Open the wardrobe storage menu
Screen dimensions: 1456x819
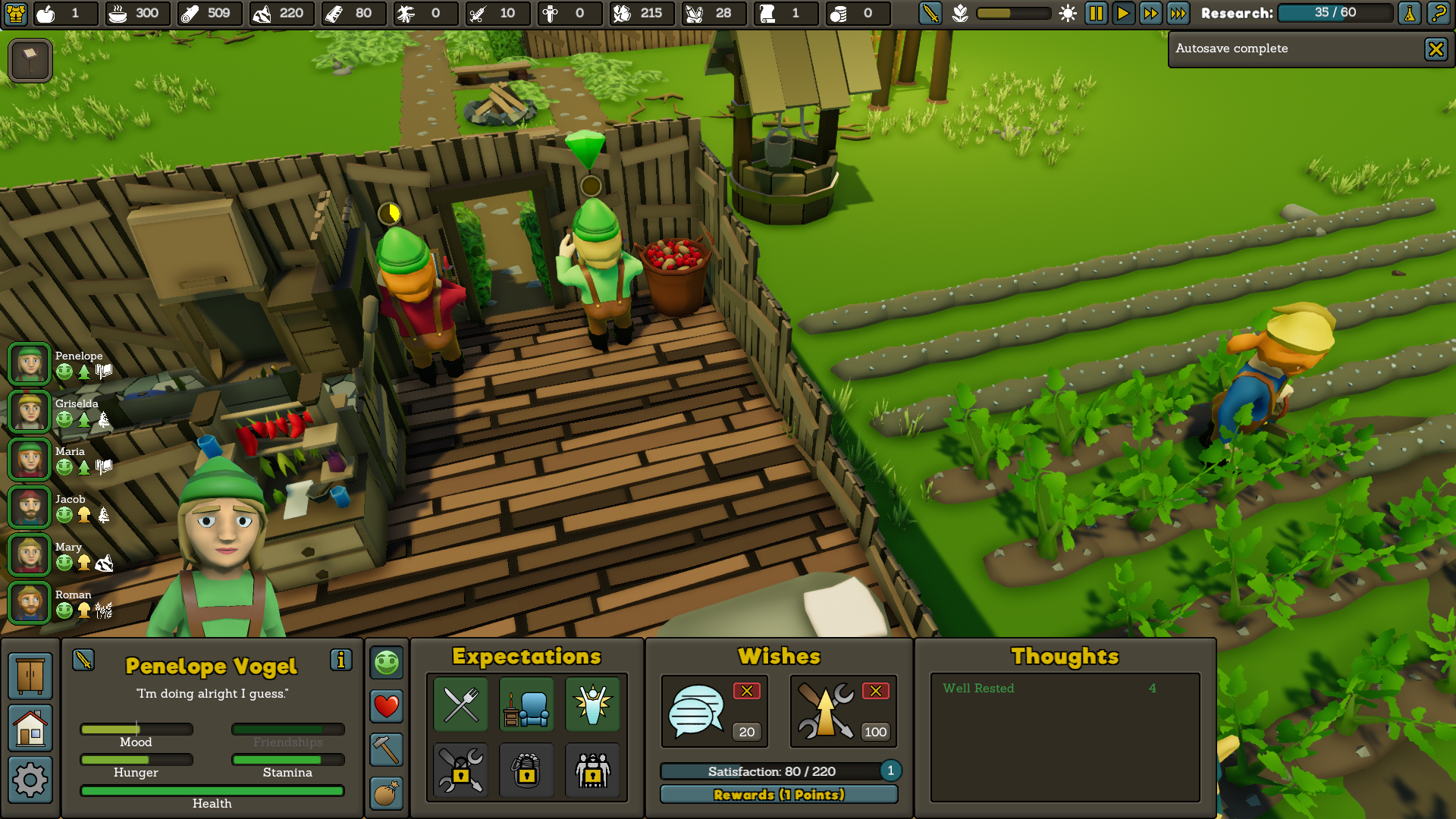pos(30,676)
